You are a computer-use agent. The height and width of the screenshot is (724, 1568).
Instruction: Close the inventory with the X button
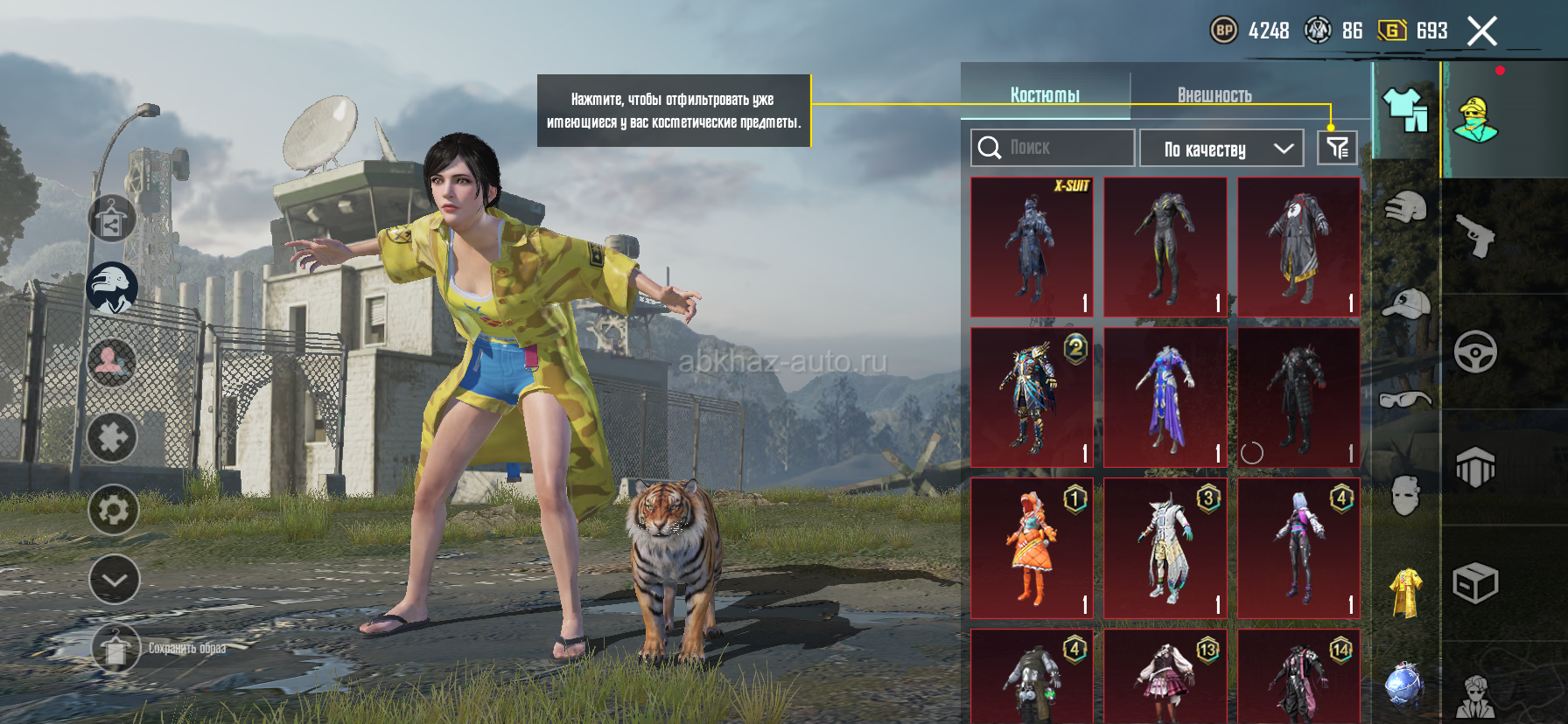click(x=1481, y=31)
